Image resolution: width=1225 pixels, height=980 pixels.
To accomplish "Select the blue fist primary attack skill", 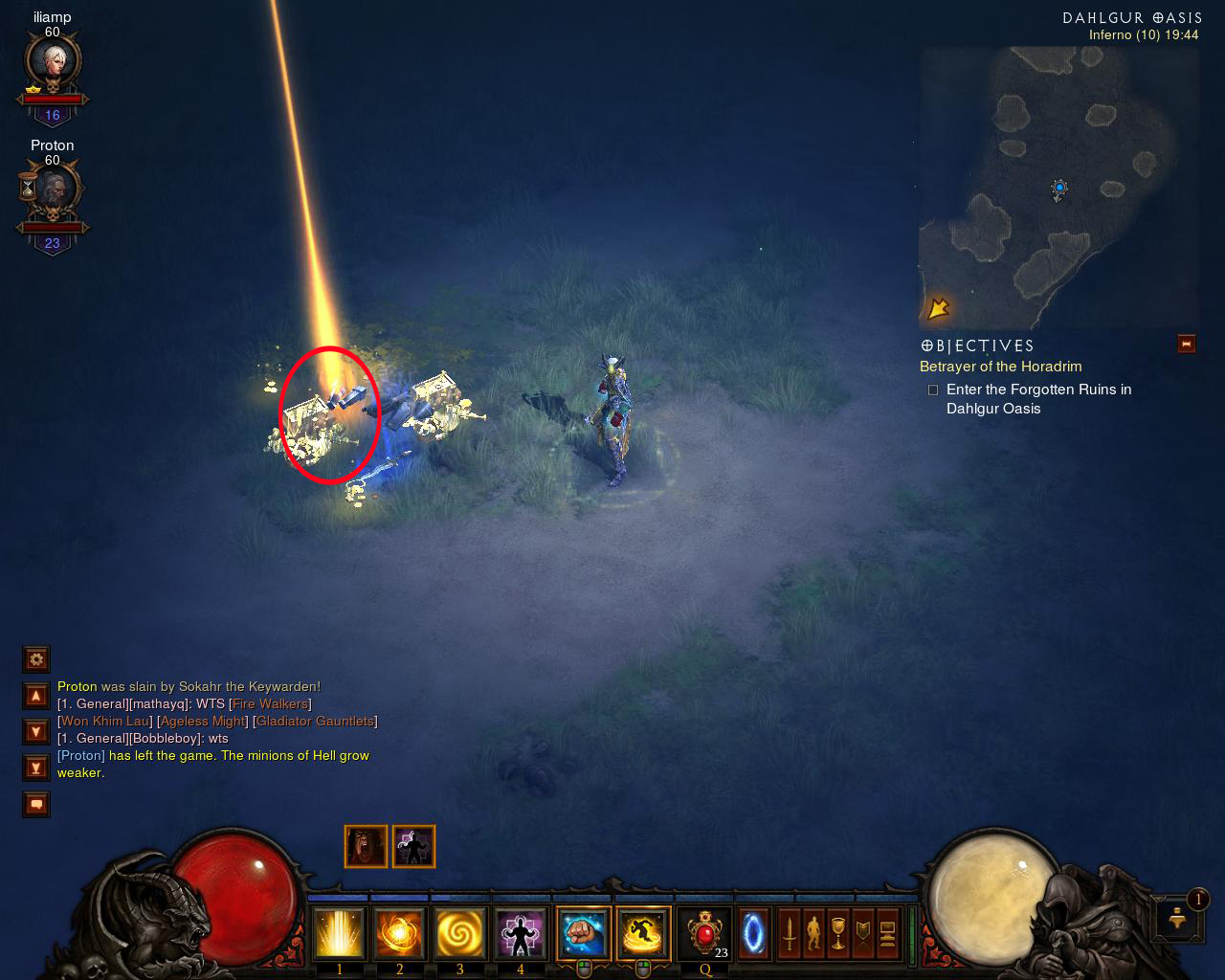I will 583,934.
